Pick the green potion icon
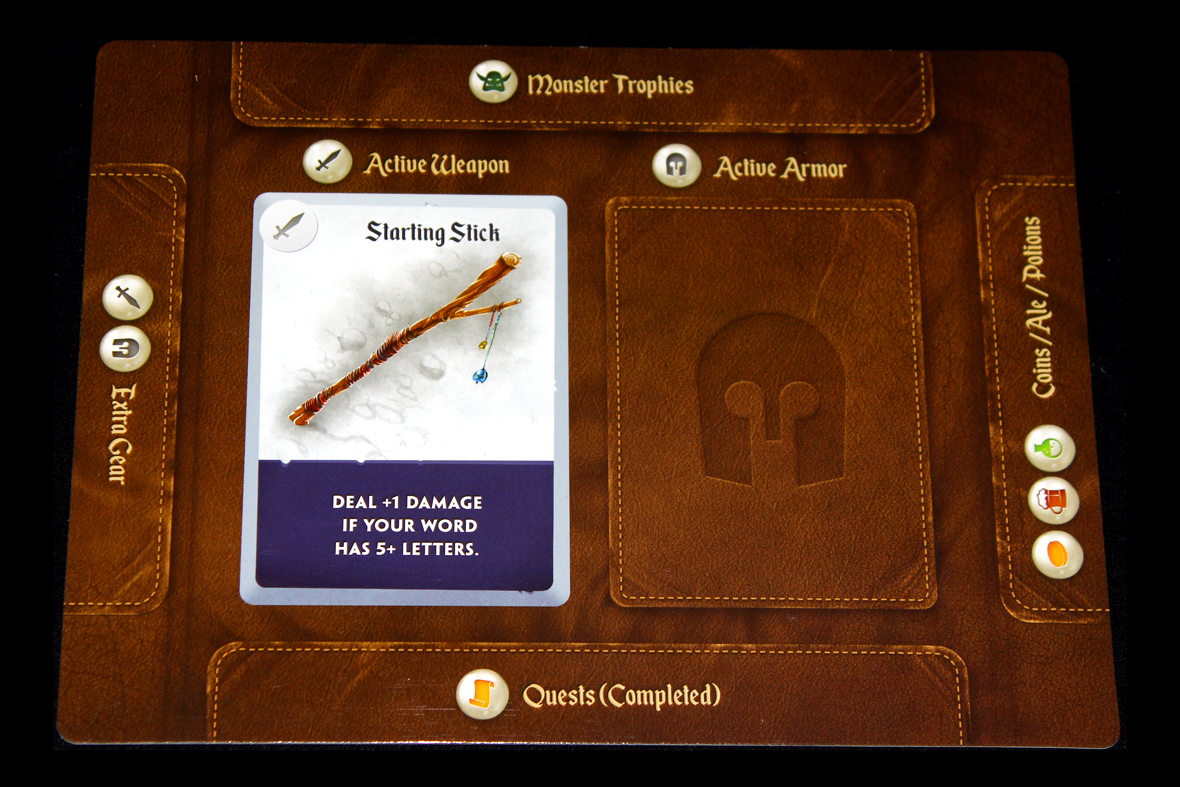1180x787 pixels. tap(1050, 448)
